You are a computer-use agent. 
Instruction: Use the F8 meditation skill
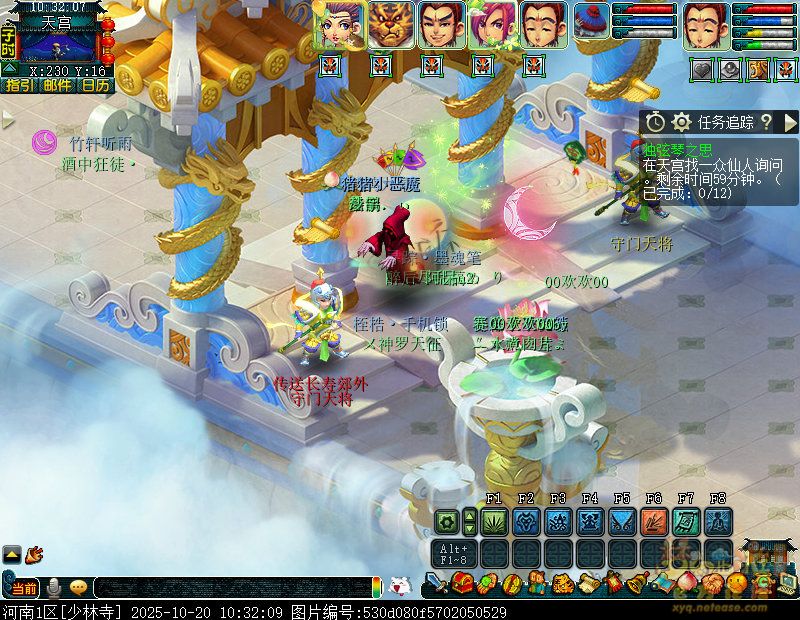click(x=718, y=522)
